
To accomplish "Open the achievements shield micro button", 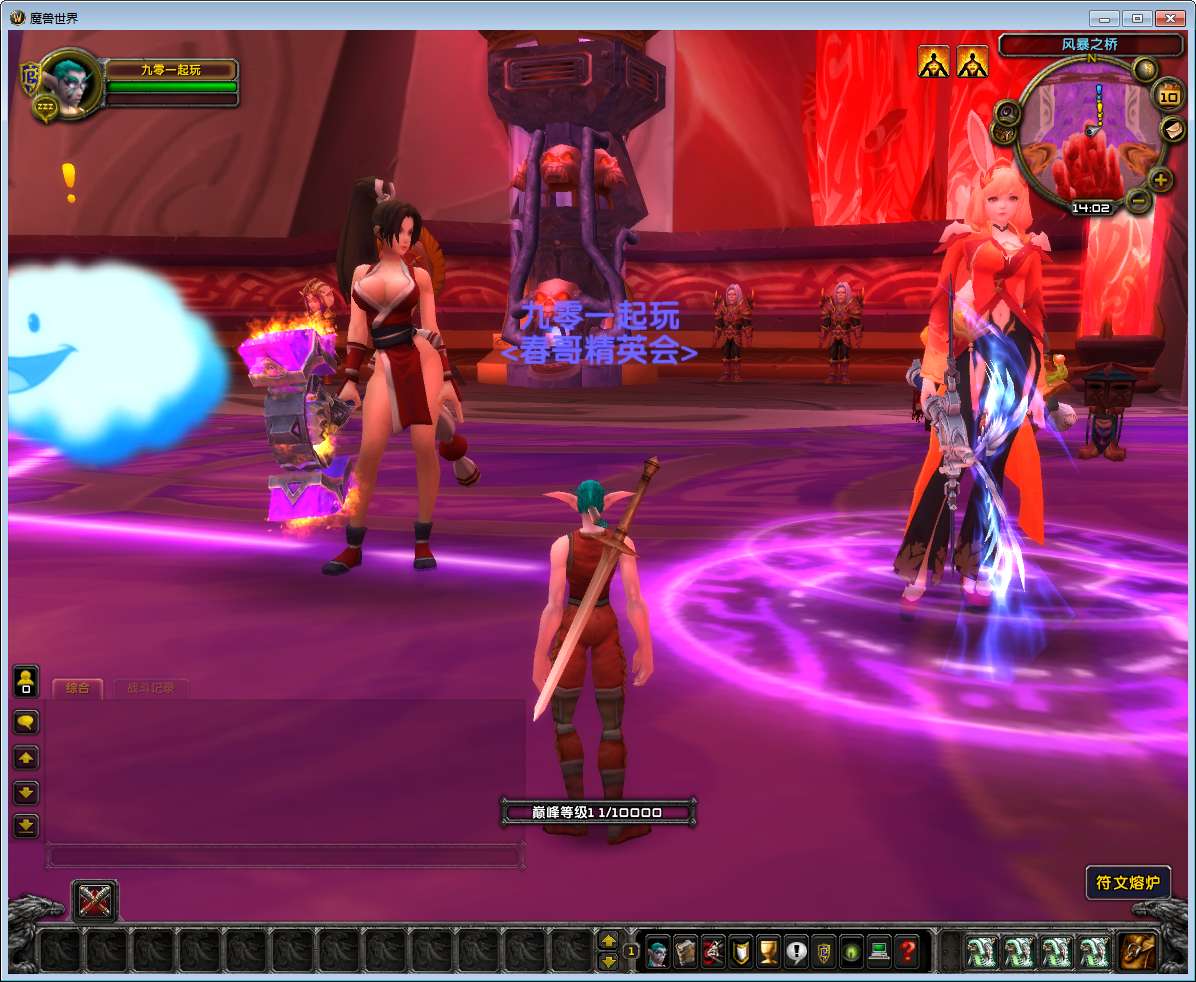I will tap(740, 951).
